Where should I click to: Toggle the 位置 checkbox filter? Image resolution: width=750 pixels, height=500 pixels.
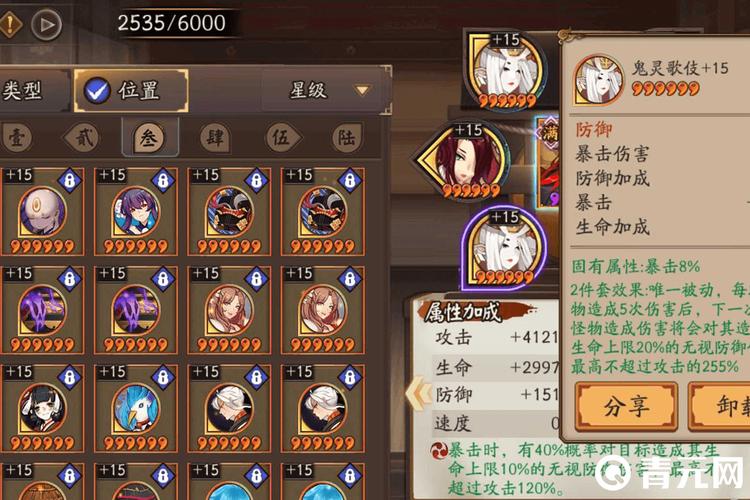click(x=97, y=91)
